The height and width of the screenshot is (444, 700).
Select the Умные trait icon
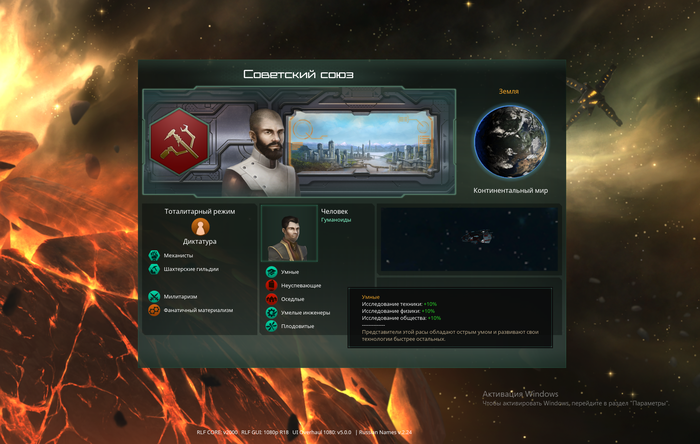(x=271, y=271)
